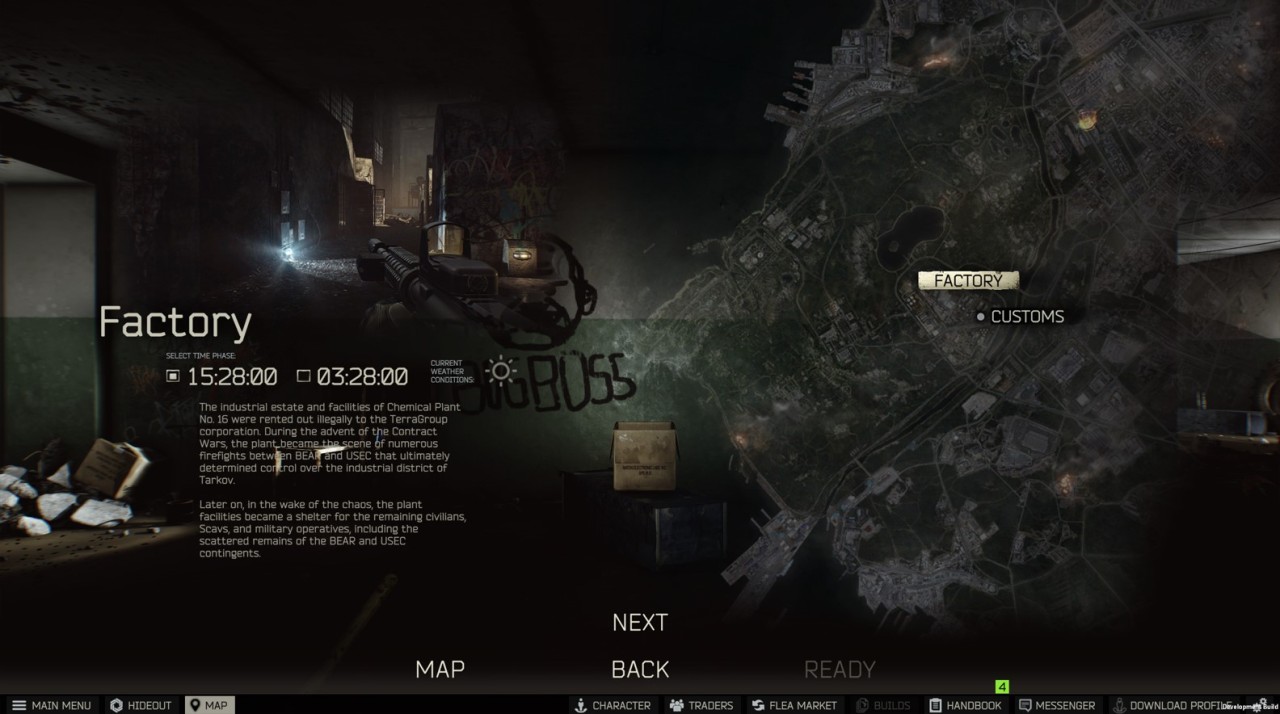Switch to the Map tab in the bottom bar

click(x=208, y=705)
